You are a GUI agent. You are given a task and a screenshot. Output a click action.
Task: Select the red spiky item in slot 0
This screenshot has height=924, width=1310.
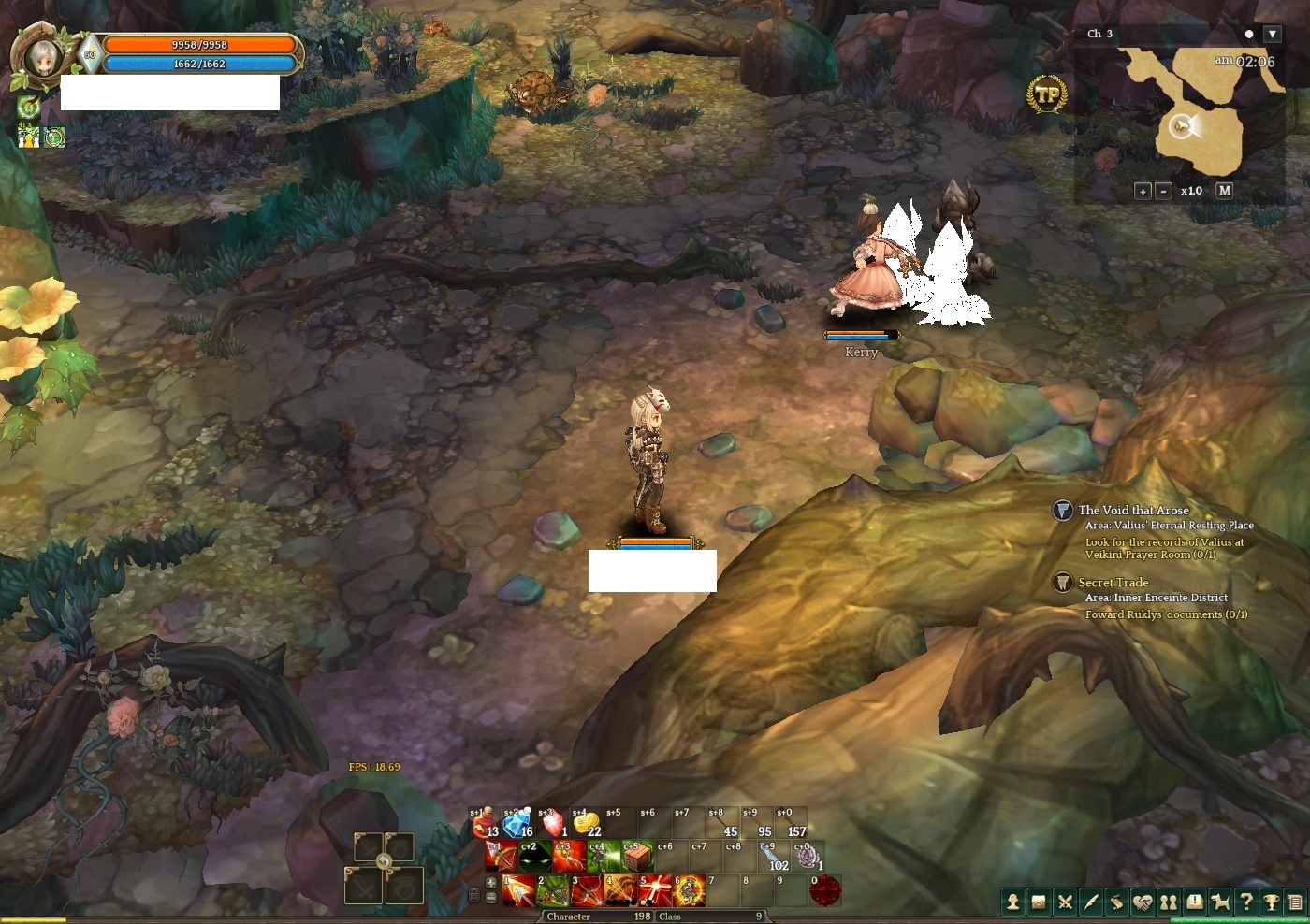[x=825, y=890]
